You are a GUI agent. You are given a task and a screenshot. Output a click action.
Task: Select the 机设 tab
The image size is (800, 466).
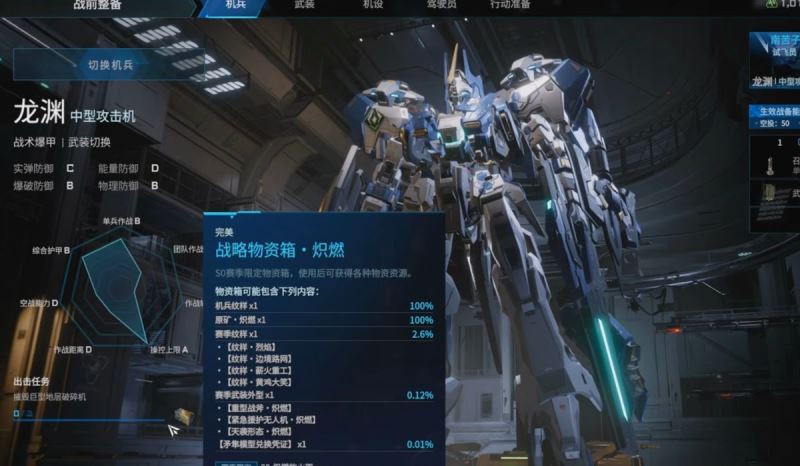pyautogui.click(x=372, y=6)
